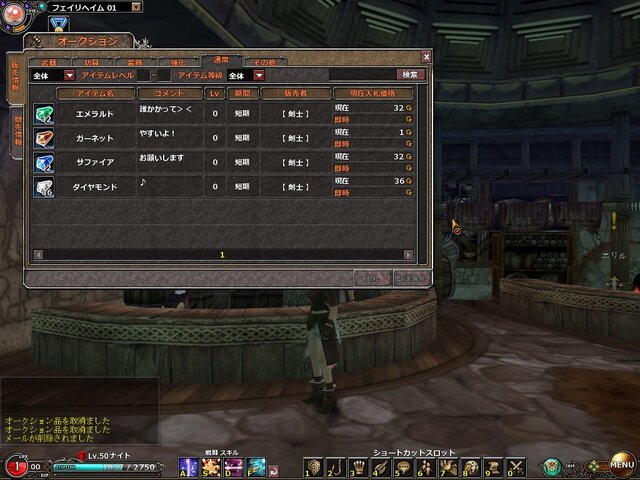Close the auction window
Image resolution: width=640 pixels, height=480 pixels.
[x=427, y=57]
